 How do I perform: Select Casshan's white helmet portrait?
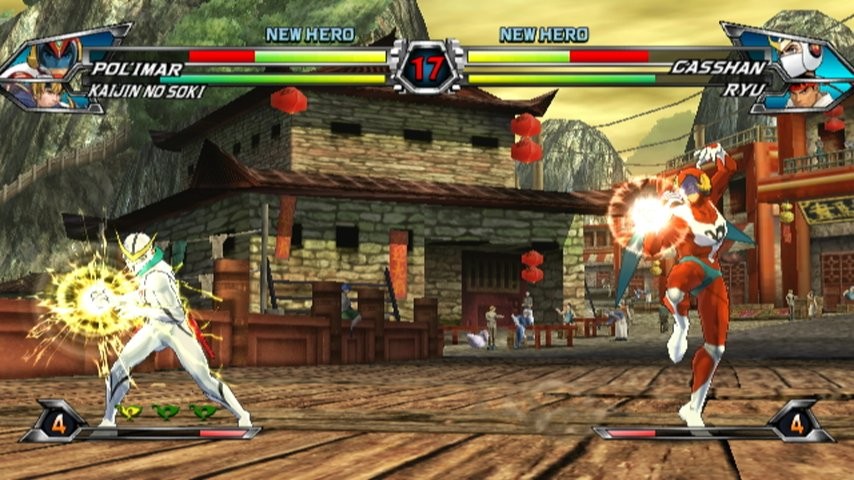[801, 56]
